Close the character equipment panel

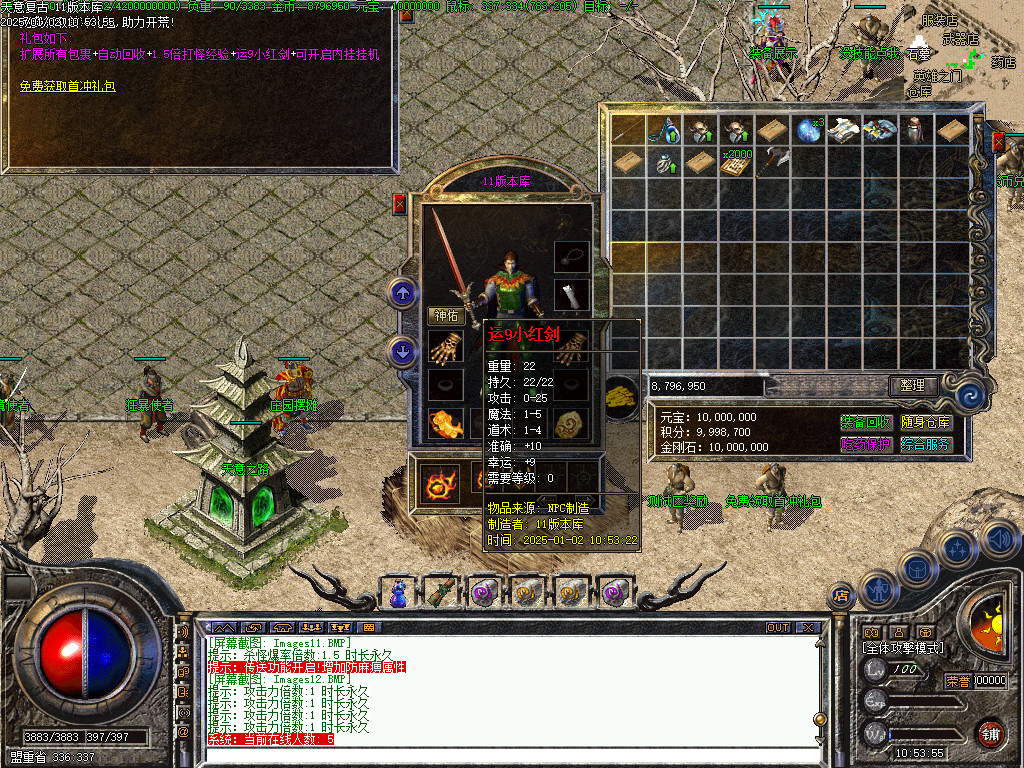400,204
